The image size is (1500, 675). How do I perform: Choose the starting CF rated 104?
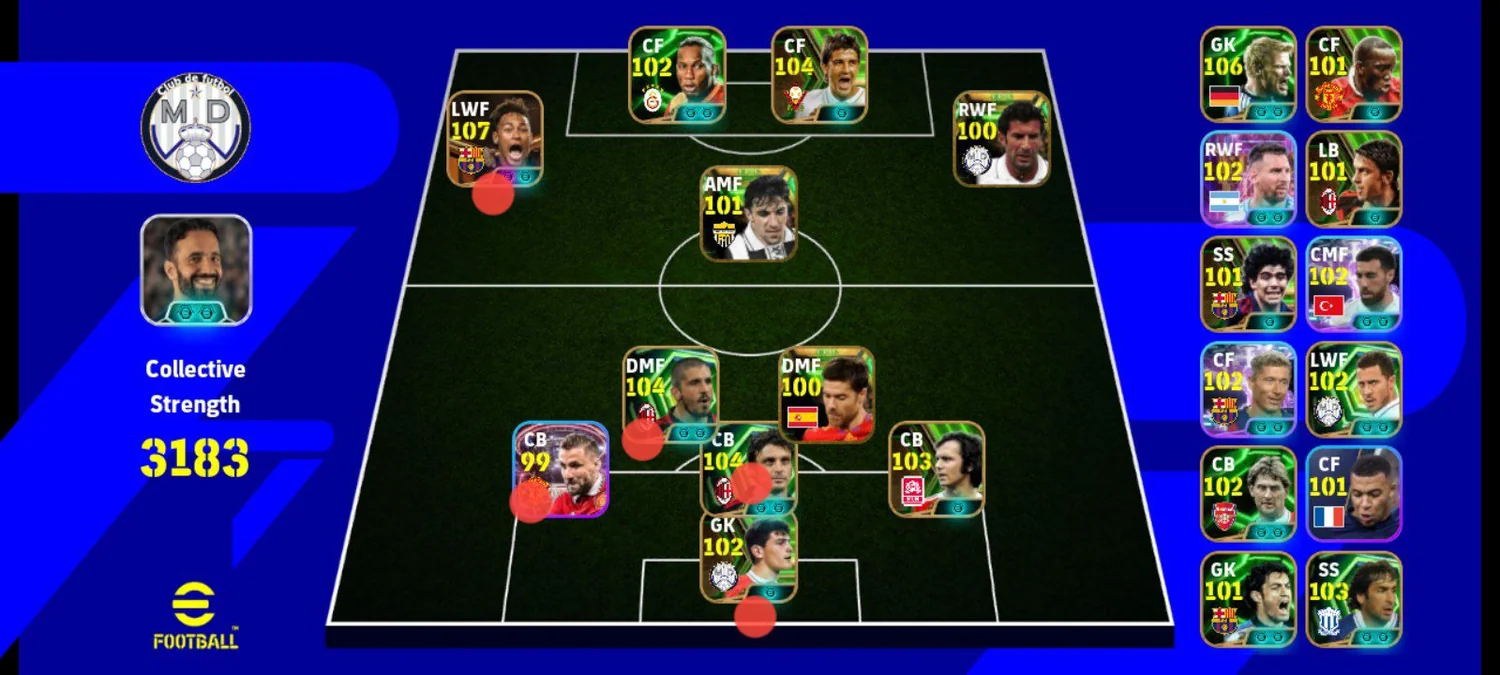point(819,74)
